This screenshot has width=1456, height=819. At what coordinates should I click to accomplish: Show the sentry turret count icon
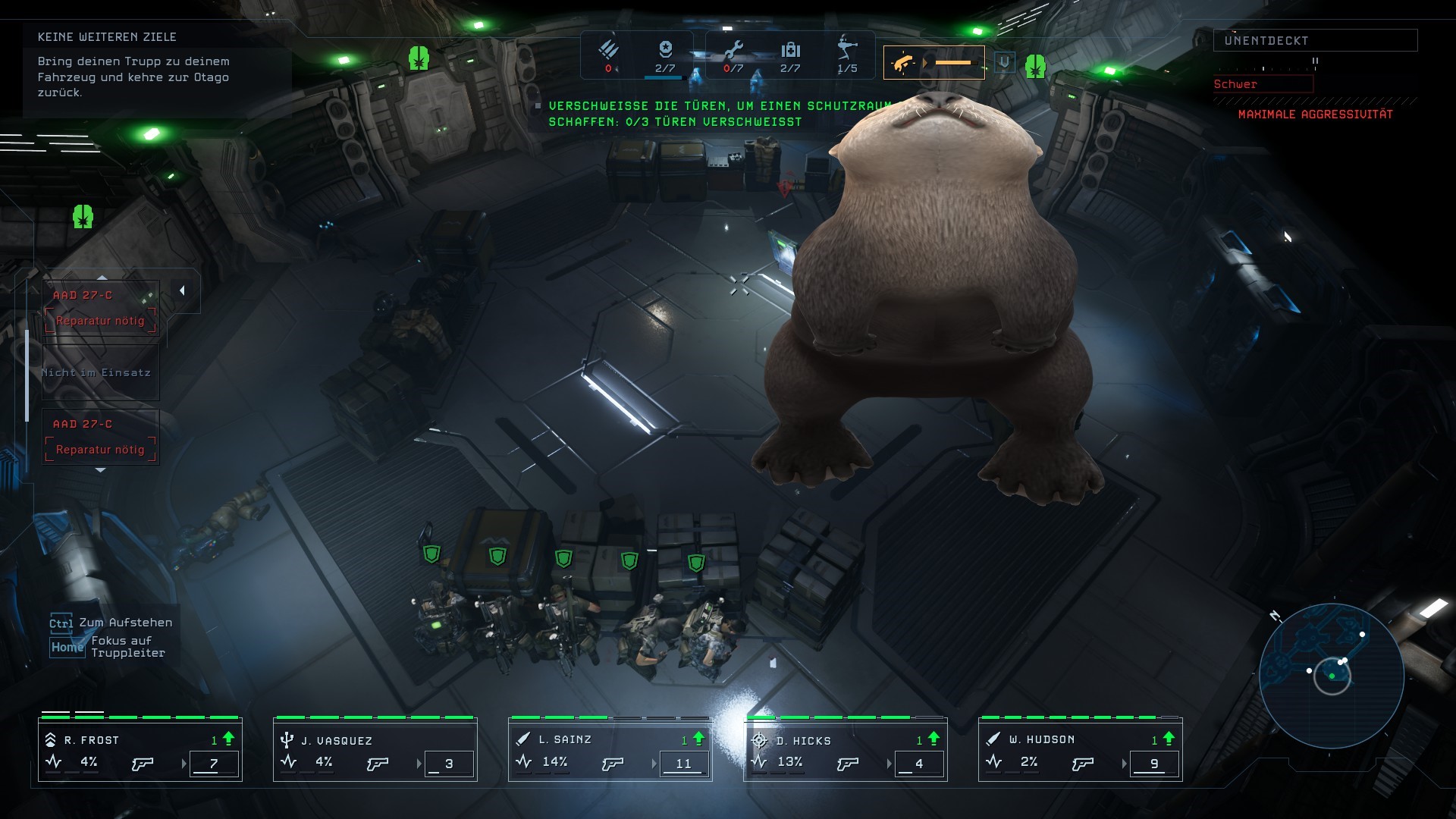tap(847, 49)
